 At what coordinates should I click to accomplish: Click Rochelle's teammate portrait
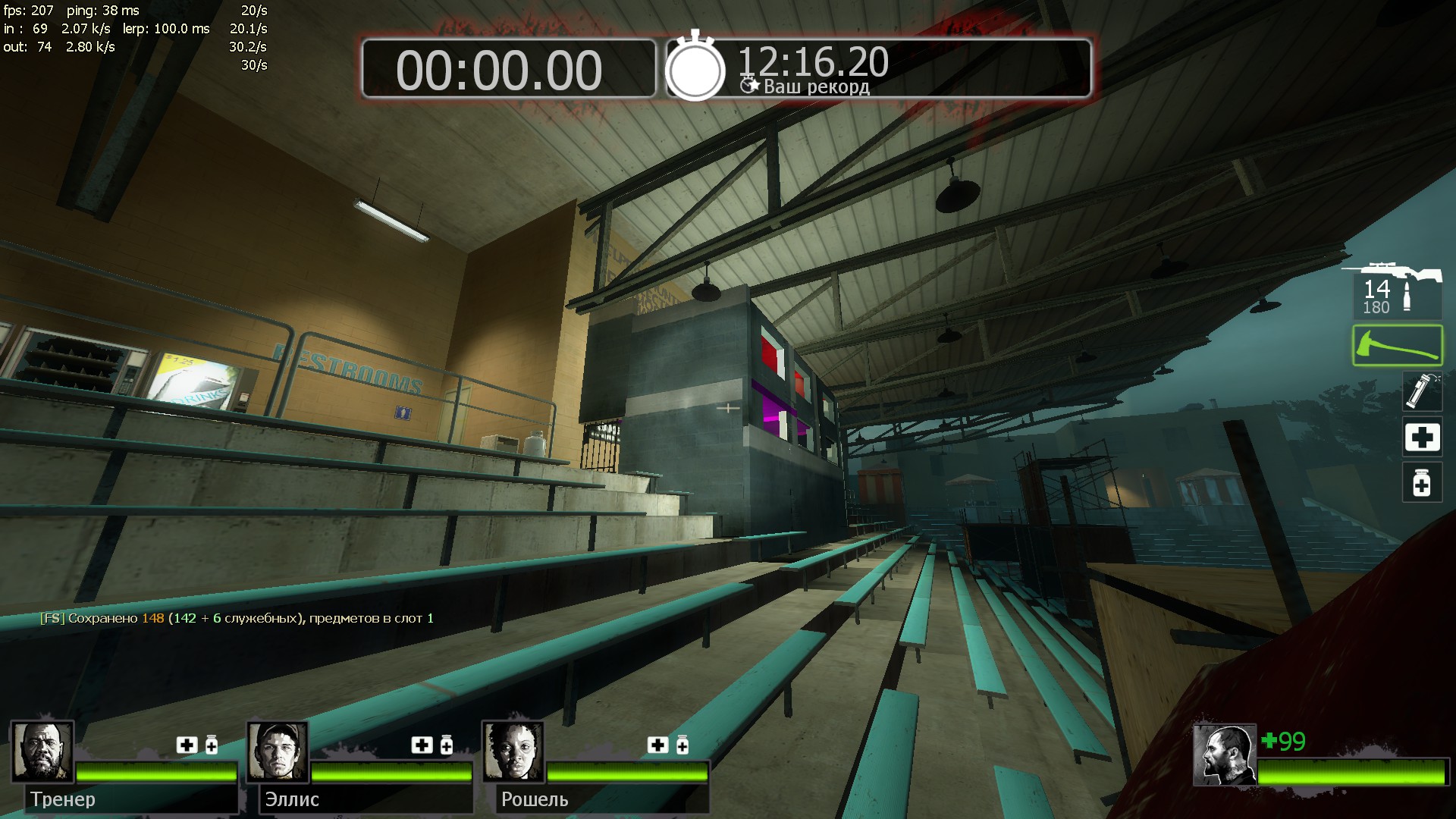pyautogui.click(x=513, y=752)
